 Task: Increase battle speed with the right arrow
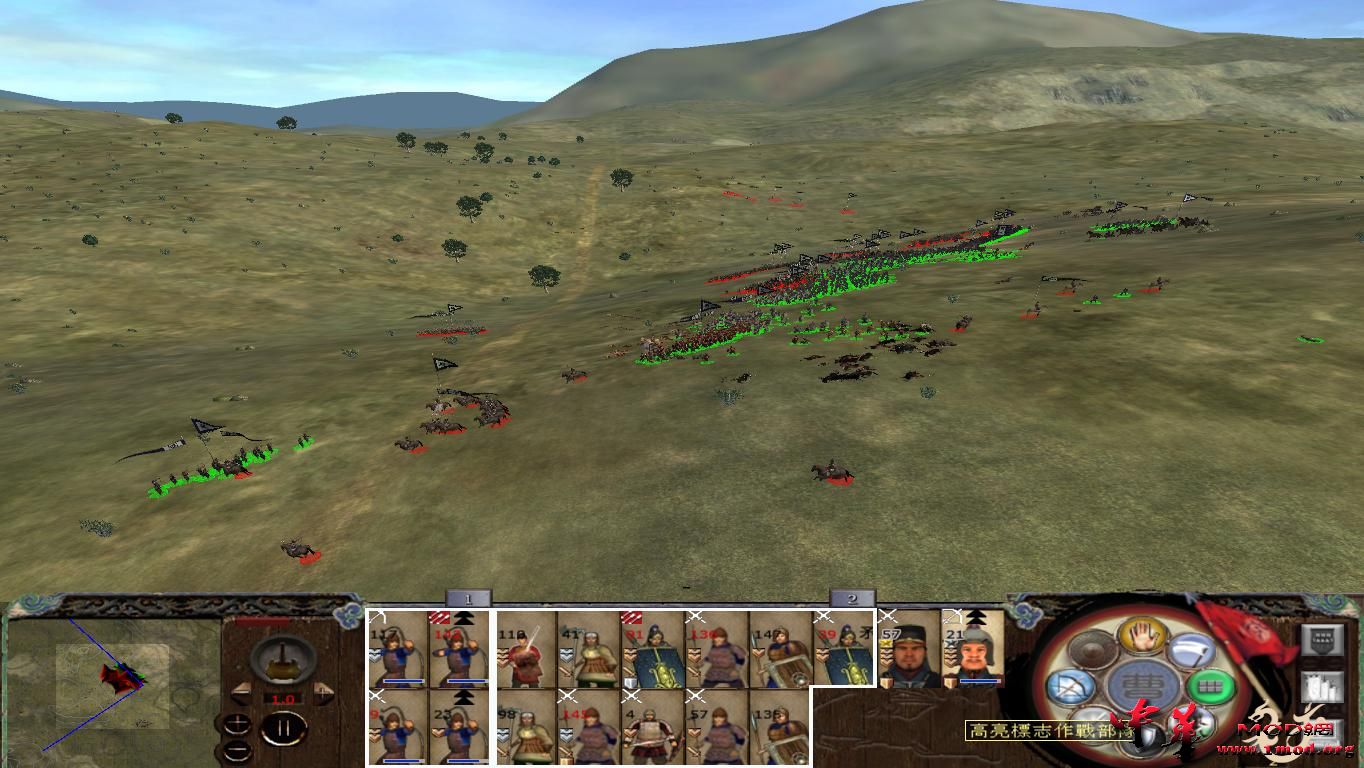322,692
